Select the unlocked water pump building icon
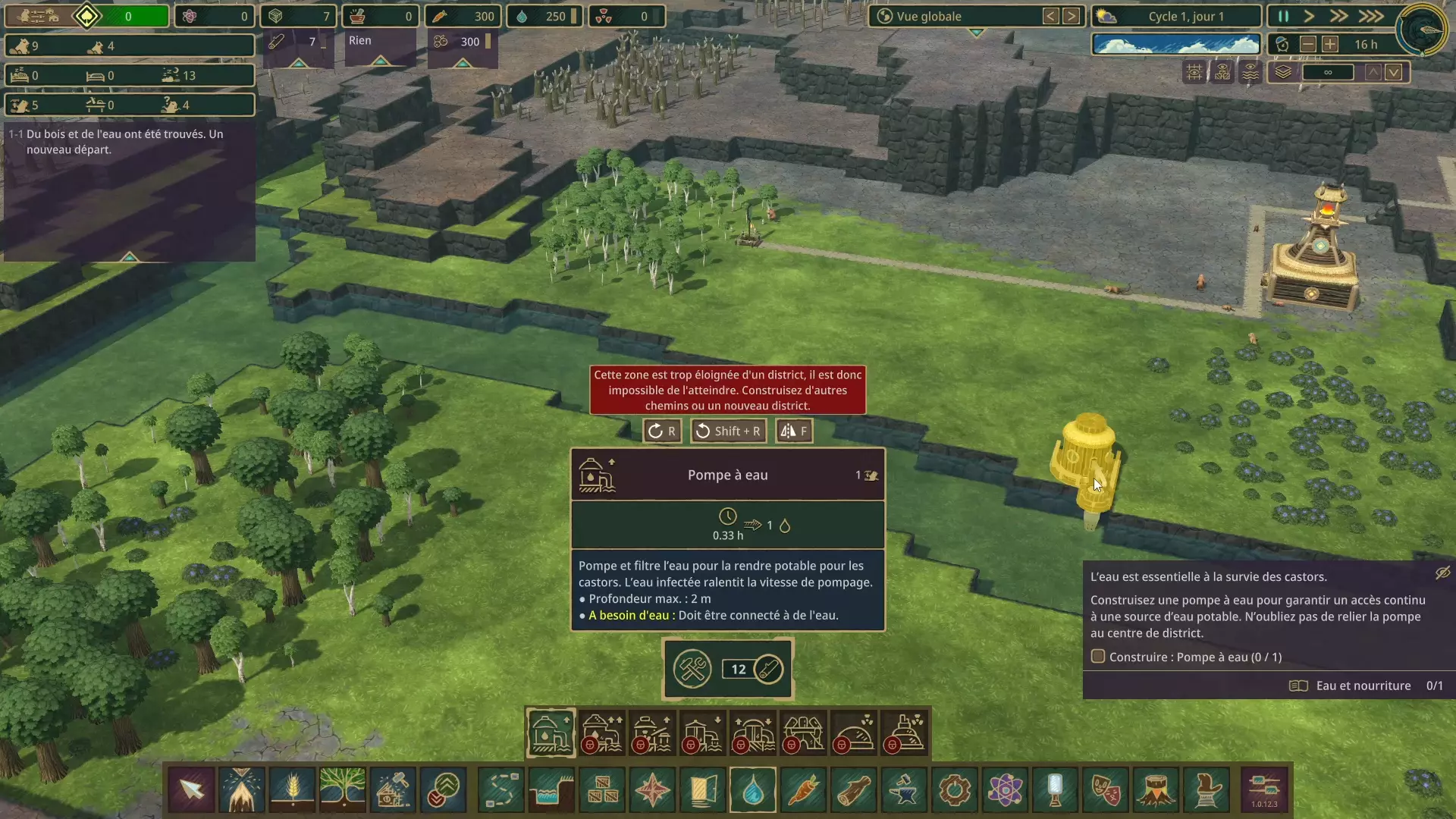 tap(551, 733)
